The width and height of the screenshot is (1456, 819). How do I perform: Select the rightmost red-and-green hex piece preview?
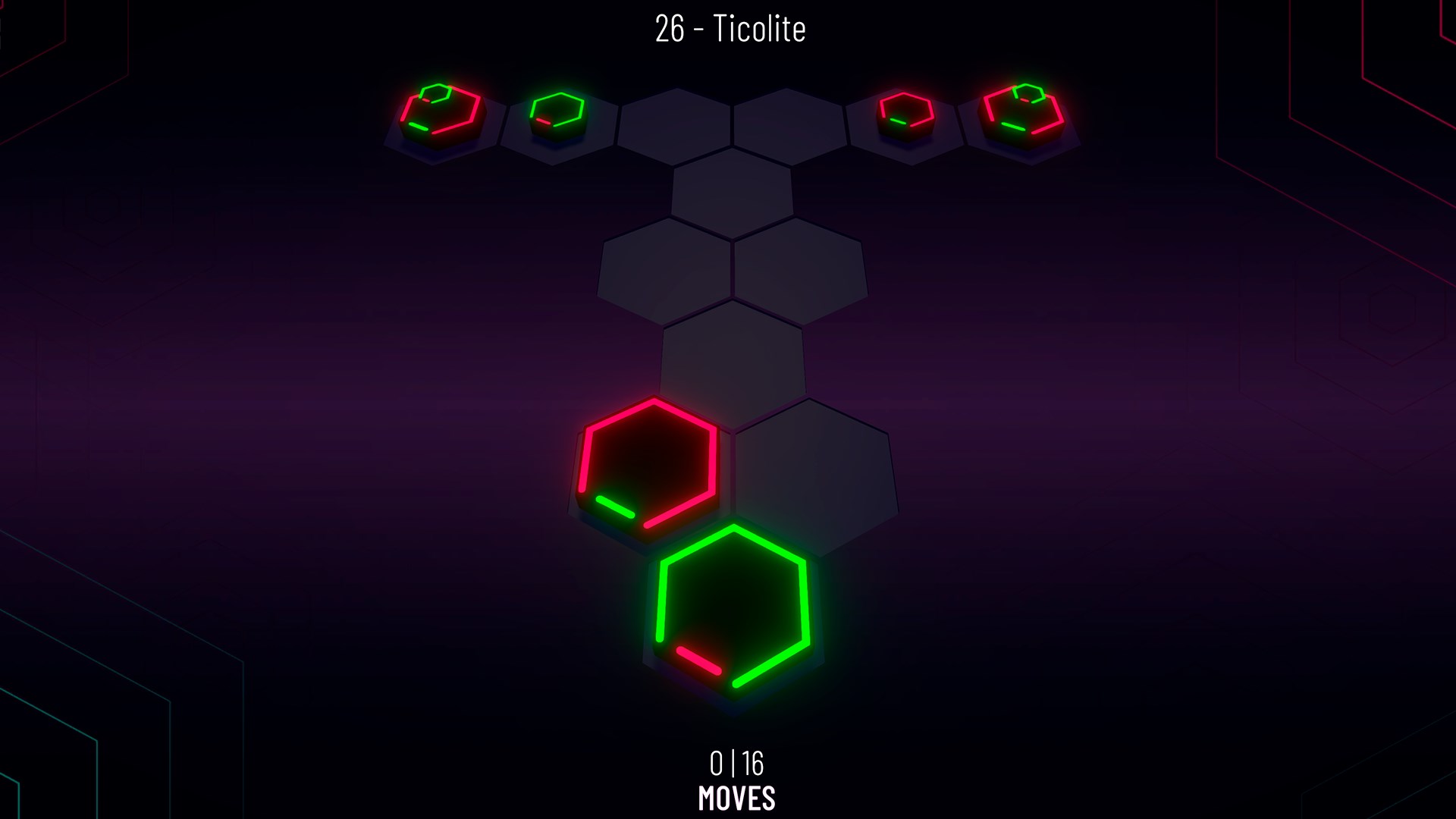(1024, 112)
